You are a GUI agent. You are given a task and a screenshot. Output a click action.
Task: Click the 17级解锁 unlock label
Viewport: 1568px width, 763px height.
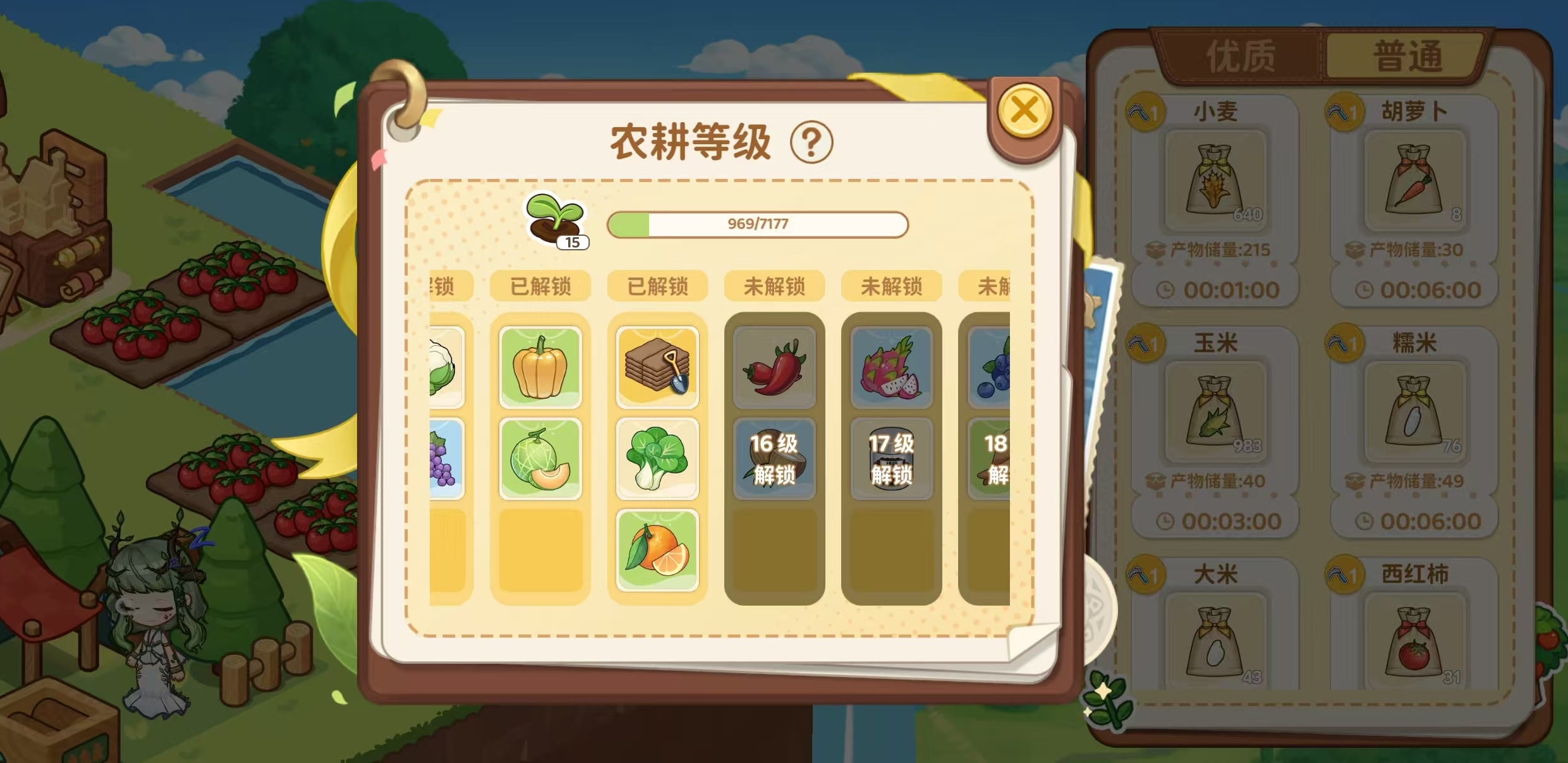[891, 458]
